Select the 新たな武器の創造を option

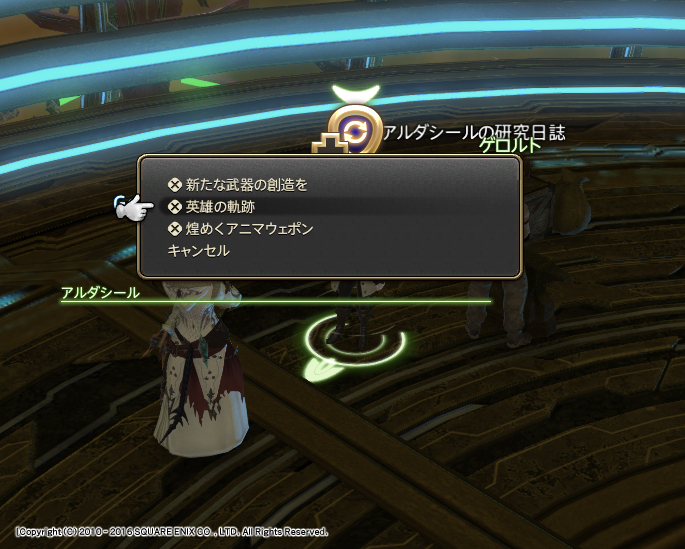tap(246, 184)
